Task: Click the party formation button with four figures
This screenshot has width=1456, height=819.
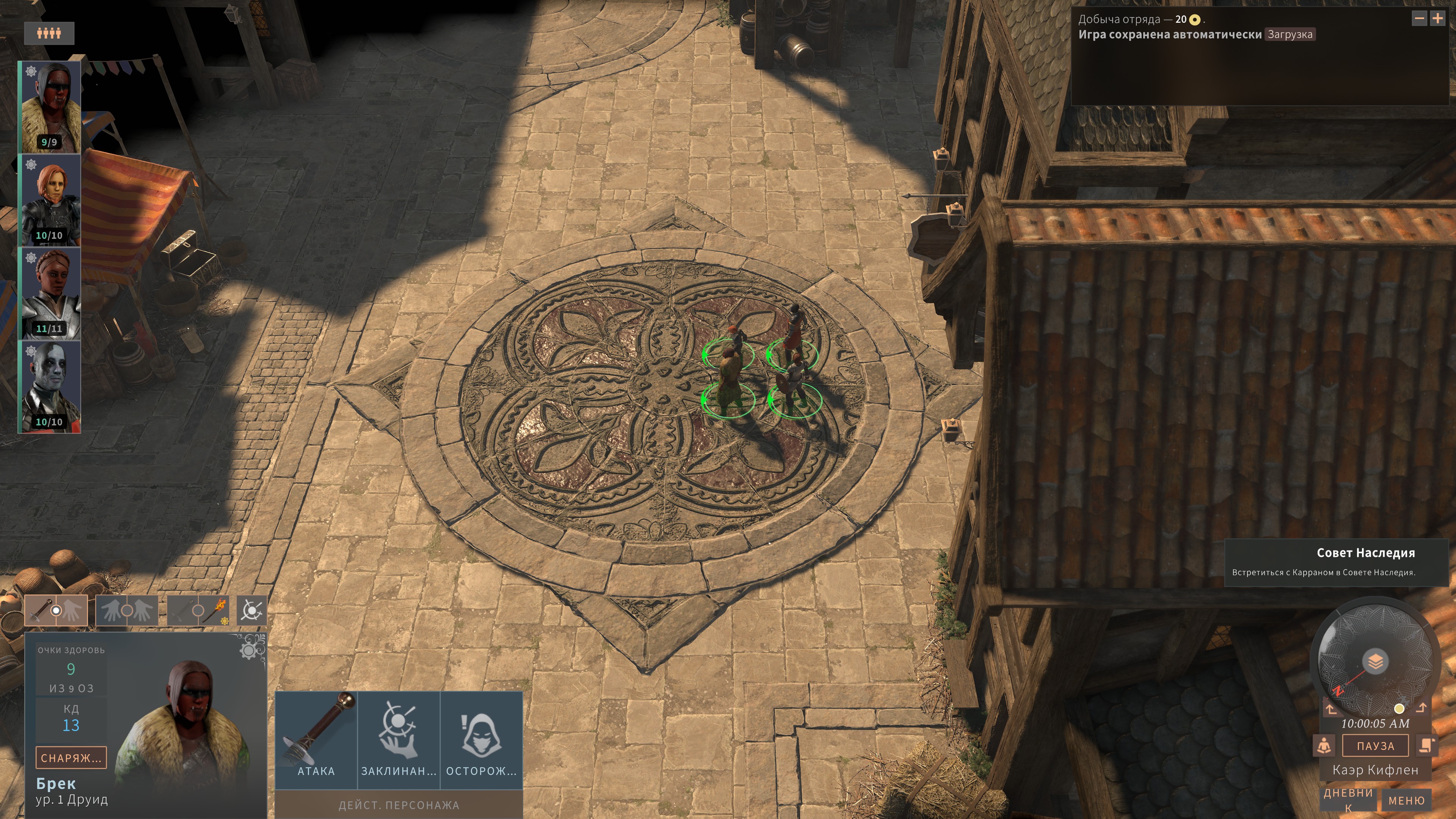Action: 49,33
